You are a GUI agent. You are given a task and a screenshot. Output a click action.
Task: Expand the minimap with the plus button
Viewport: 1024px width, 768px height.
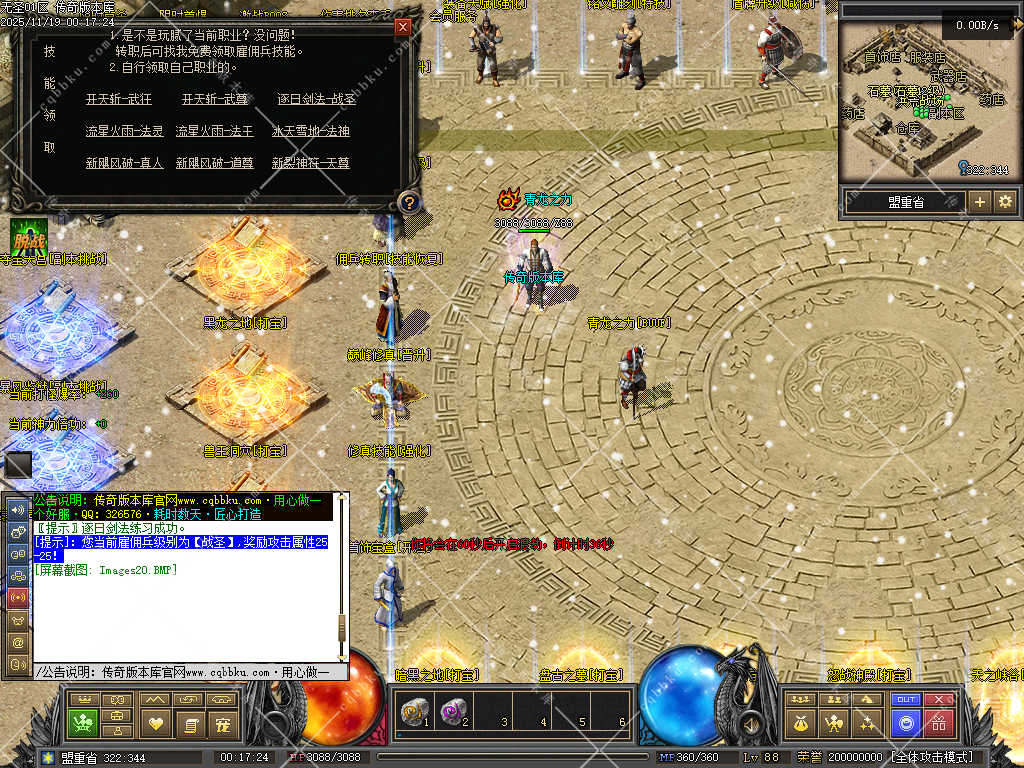980,202
